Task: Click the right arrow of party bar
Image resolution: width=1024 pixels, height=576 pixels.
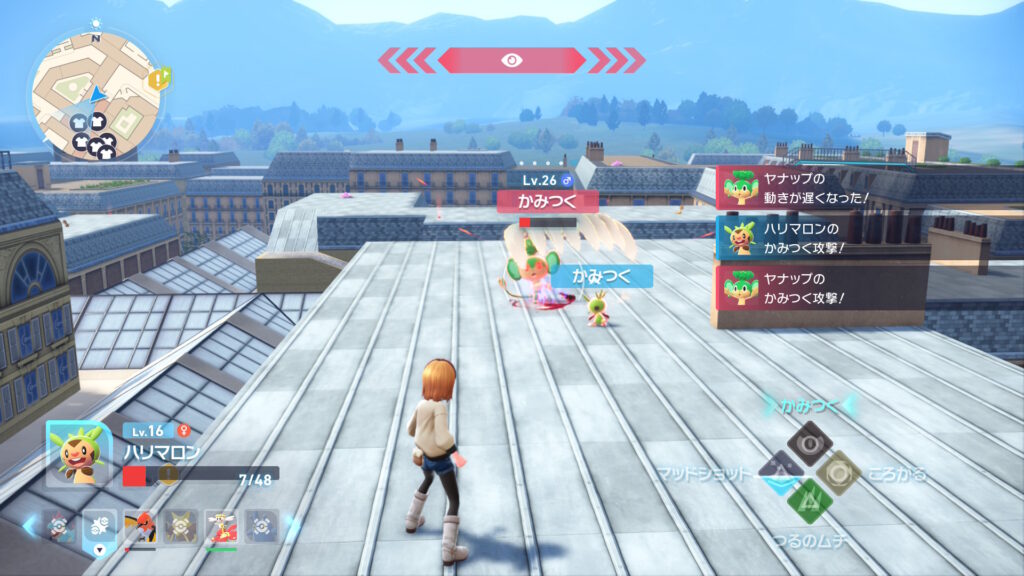Action: pyautogui.click(x=291, y=525)
